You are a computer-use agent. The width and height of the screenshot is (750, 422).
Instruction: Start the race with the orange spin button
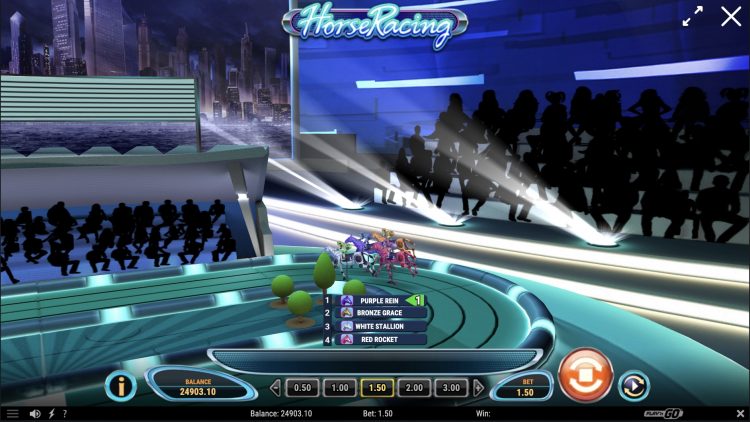point(584,375)
